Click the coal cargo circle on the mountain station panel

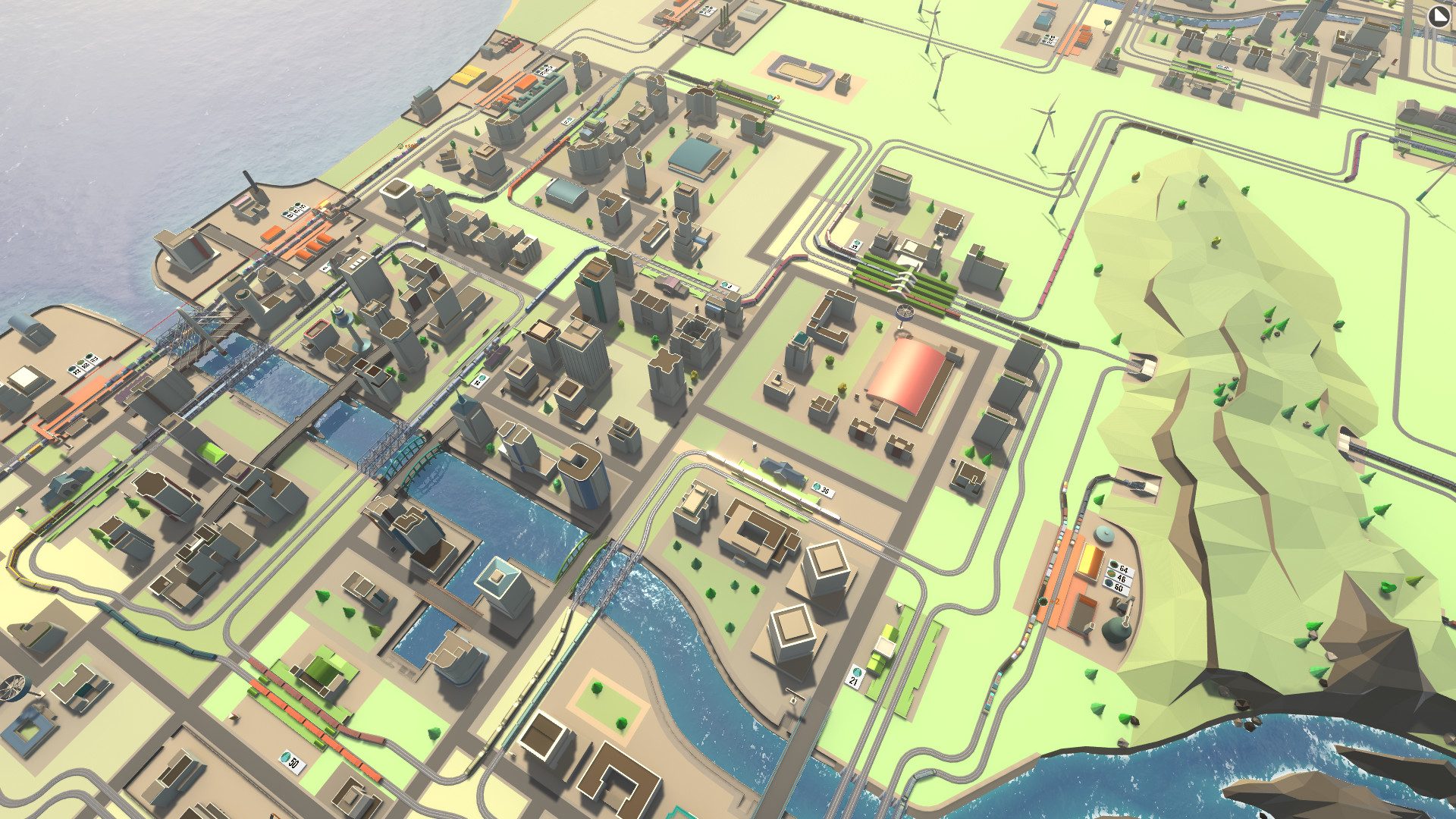[1113, 564]
